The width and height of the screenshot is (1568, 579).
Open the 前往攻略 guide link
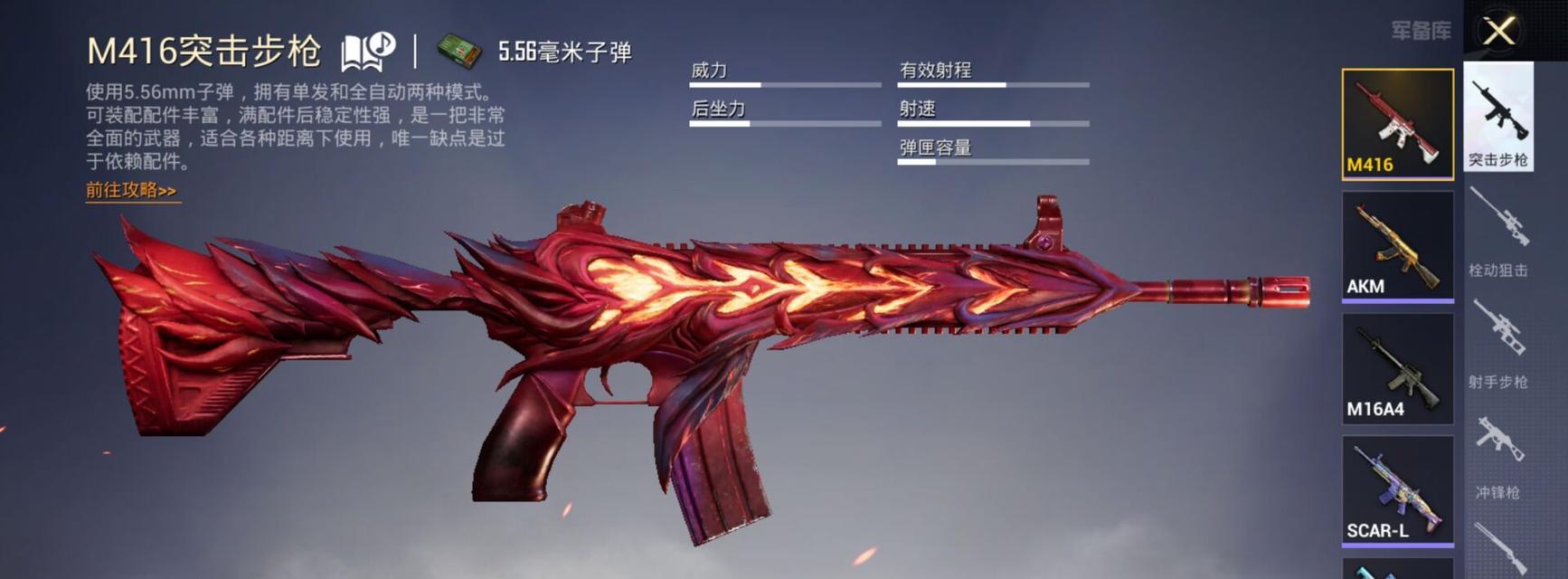[131, 191]
